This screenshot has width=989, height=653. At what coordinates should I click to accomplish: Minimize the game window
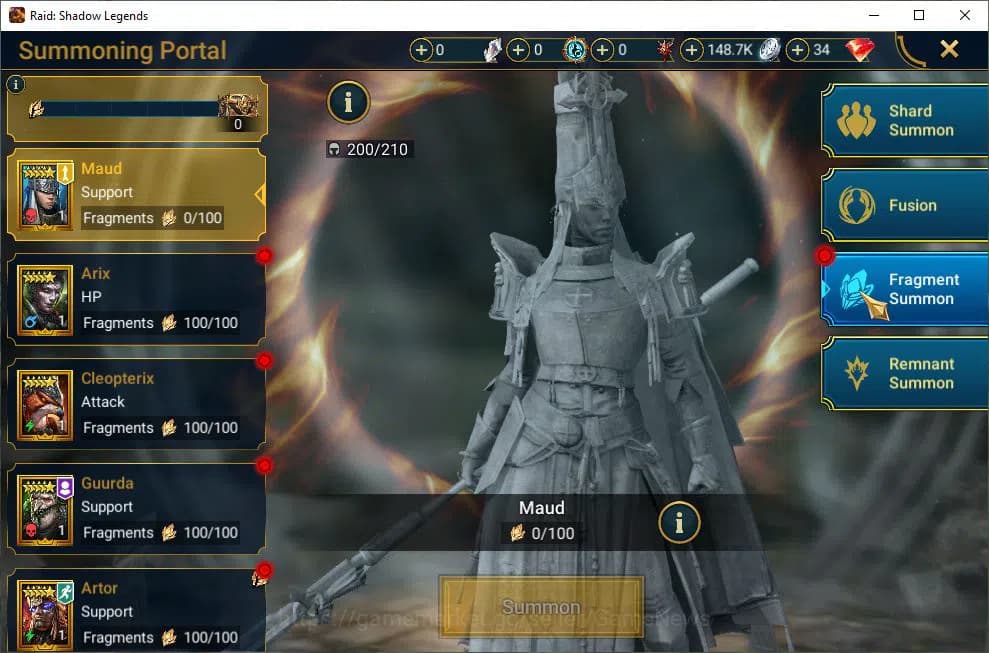[873, 14]
